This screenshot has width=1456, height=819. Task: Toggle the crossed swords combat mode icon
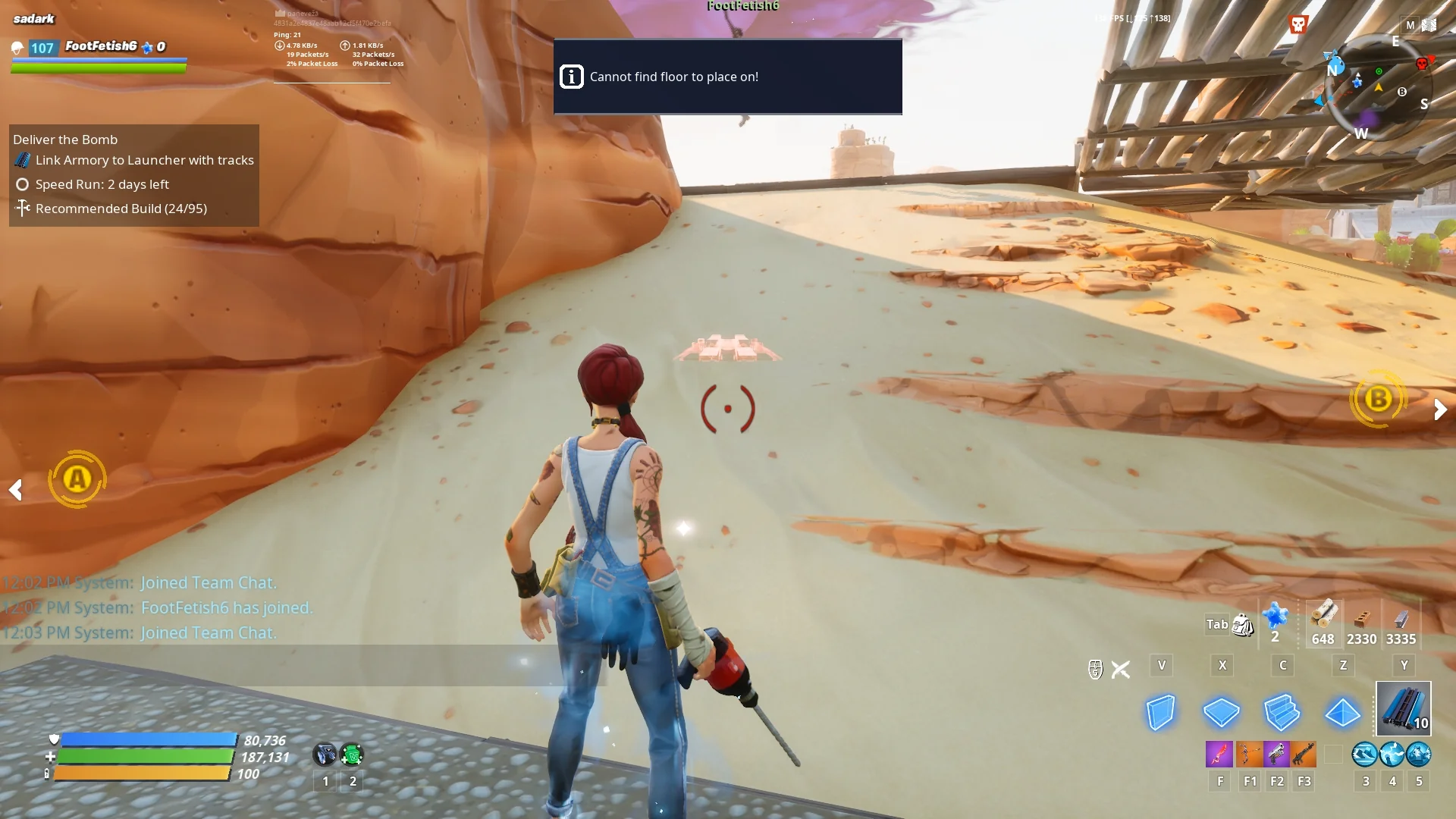pyautogui.click(x=1121, y=669)
